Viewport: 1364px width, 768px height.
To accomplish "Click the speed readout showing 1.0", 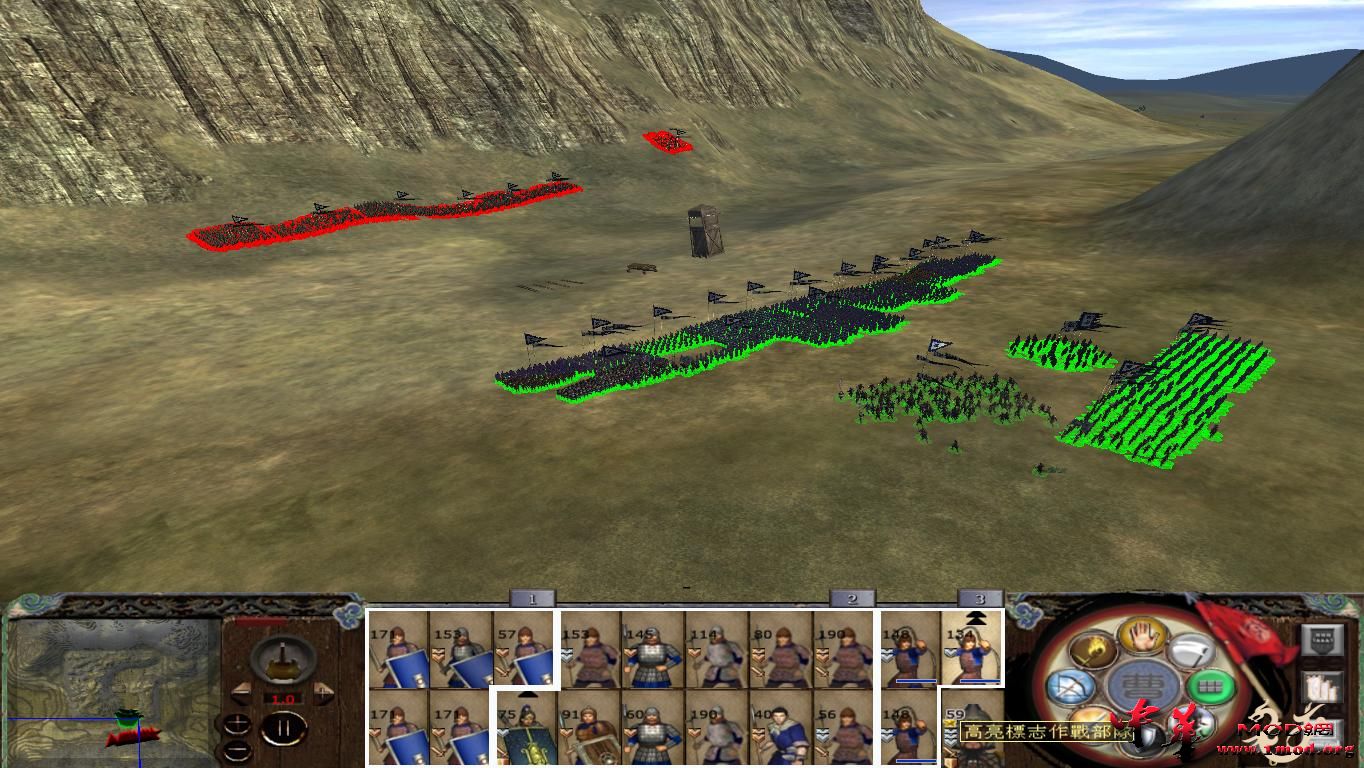I will click(x=283, y=698).
